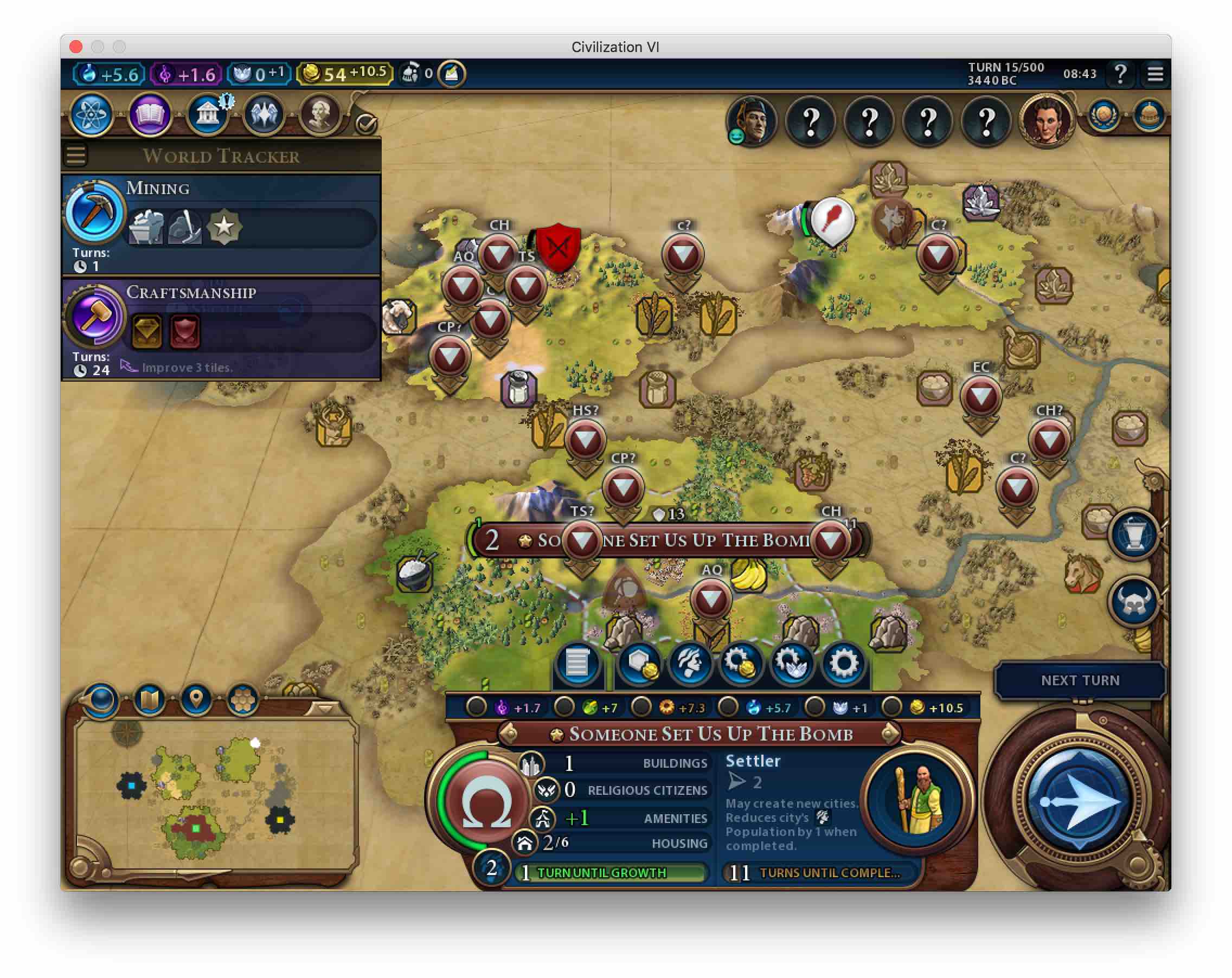1232x978 pixels.
Task: Open the Civilopedia help
Action: pyautogui.click(x=1120, y=74)
